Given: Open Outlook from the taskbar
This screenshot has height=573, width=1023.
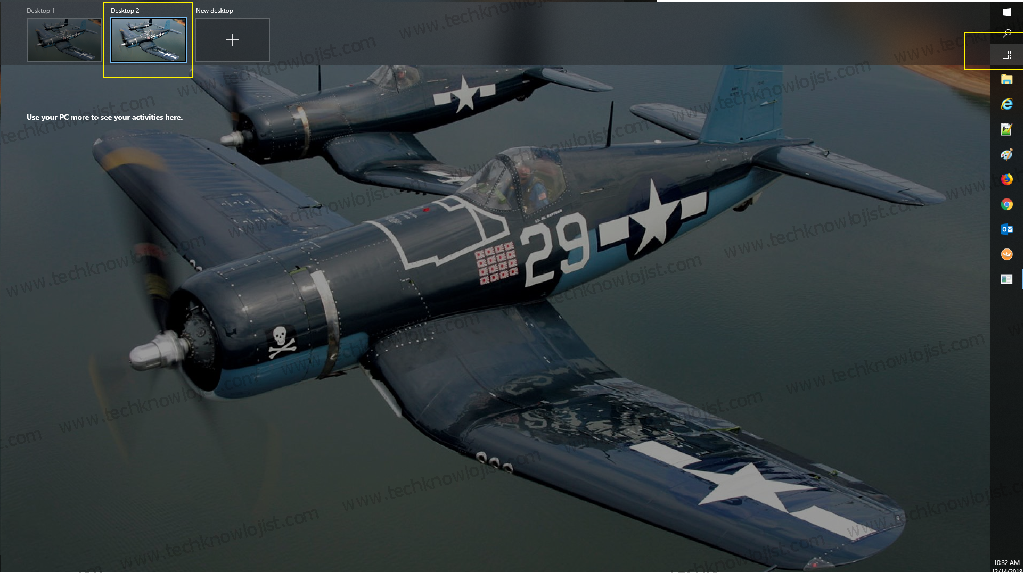Looking at the screenshot, I should pyautogui.click(x=1006, y=229).
